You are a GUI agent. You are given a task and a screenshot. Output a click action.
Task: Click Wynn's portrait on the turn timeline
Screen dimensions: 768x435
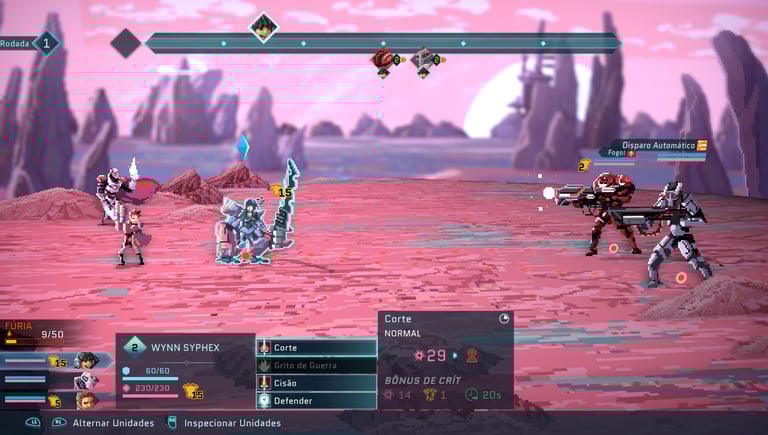263,26
